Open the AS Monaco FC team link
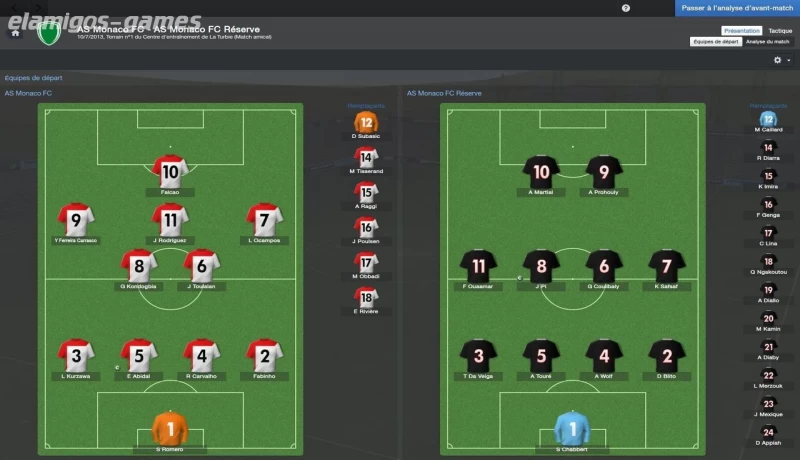This screenshot has height=460, width=800. pyautogui.click(x=28, y=93)
